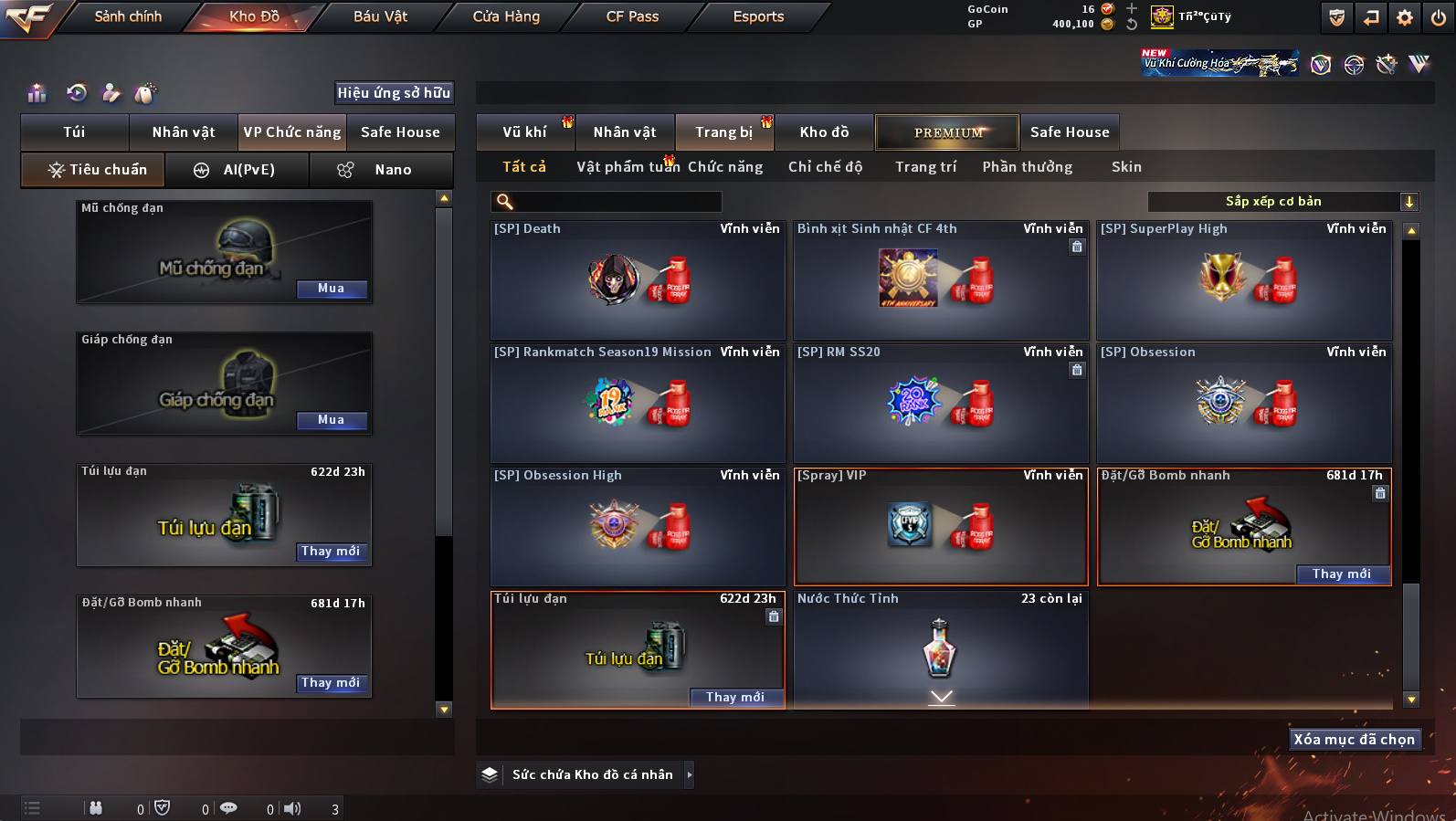Choose the Nước Thức Tỉnh potion item
Screen dimensions: 1456x821
pos(940,648)
